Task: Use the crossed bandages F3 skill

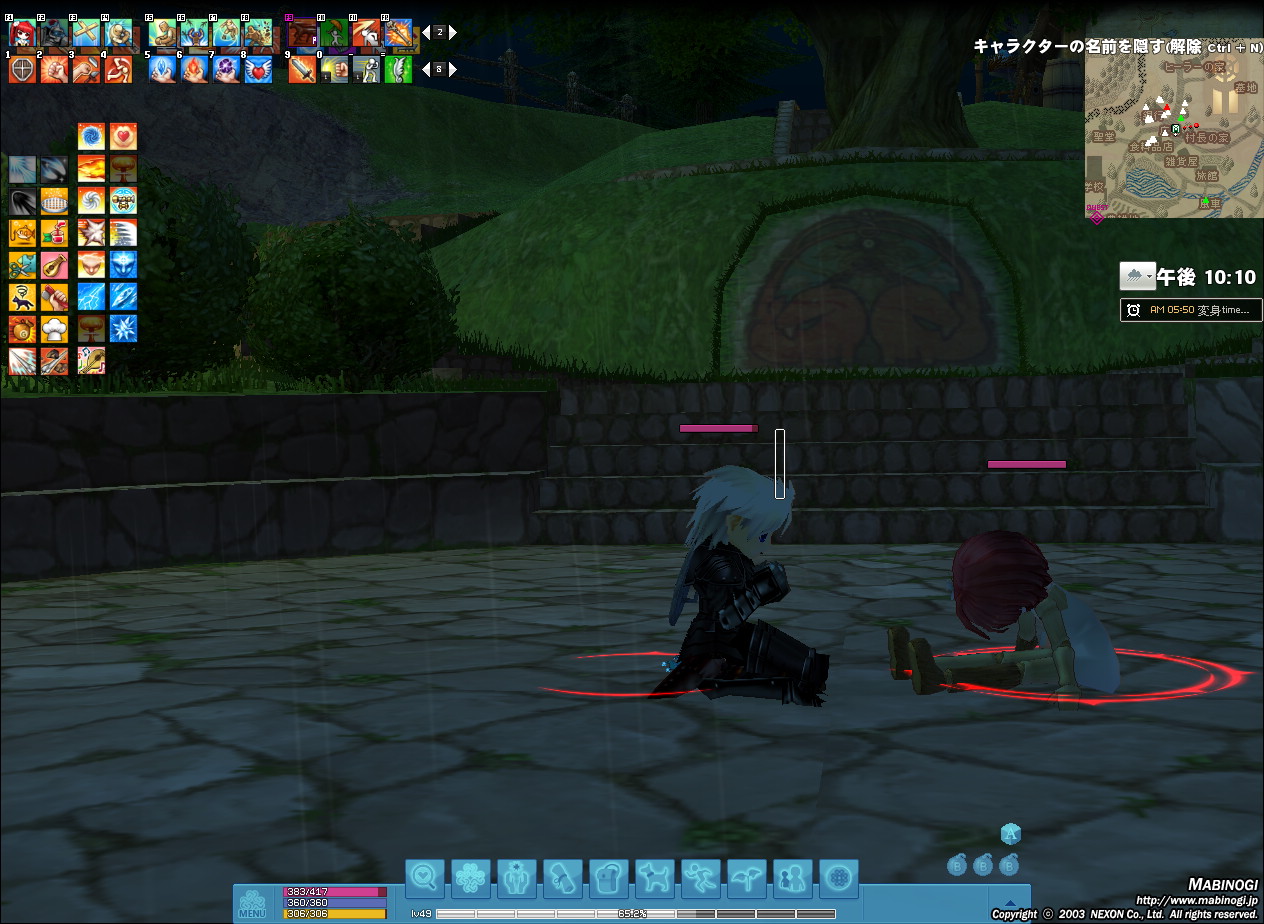Action: 86,33
